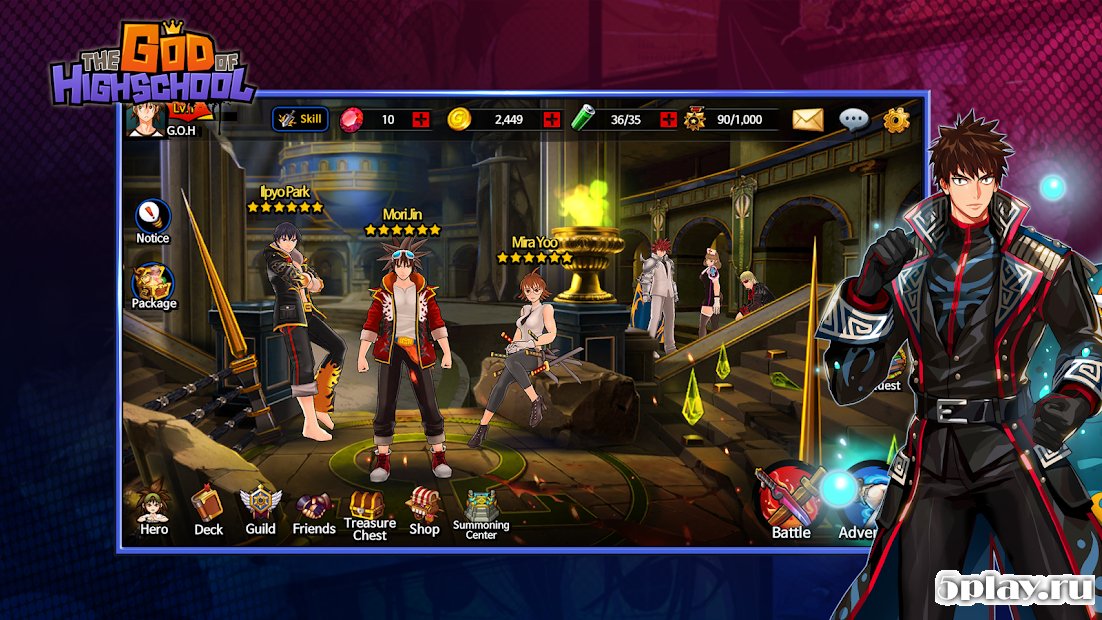
Task: Add more red gems with plus button
Action: [421, 120]
